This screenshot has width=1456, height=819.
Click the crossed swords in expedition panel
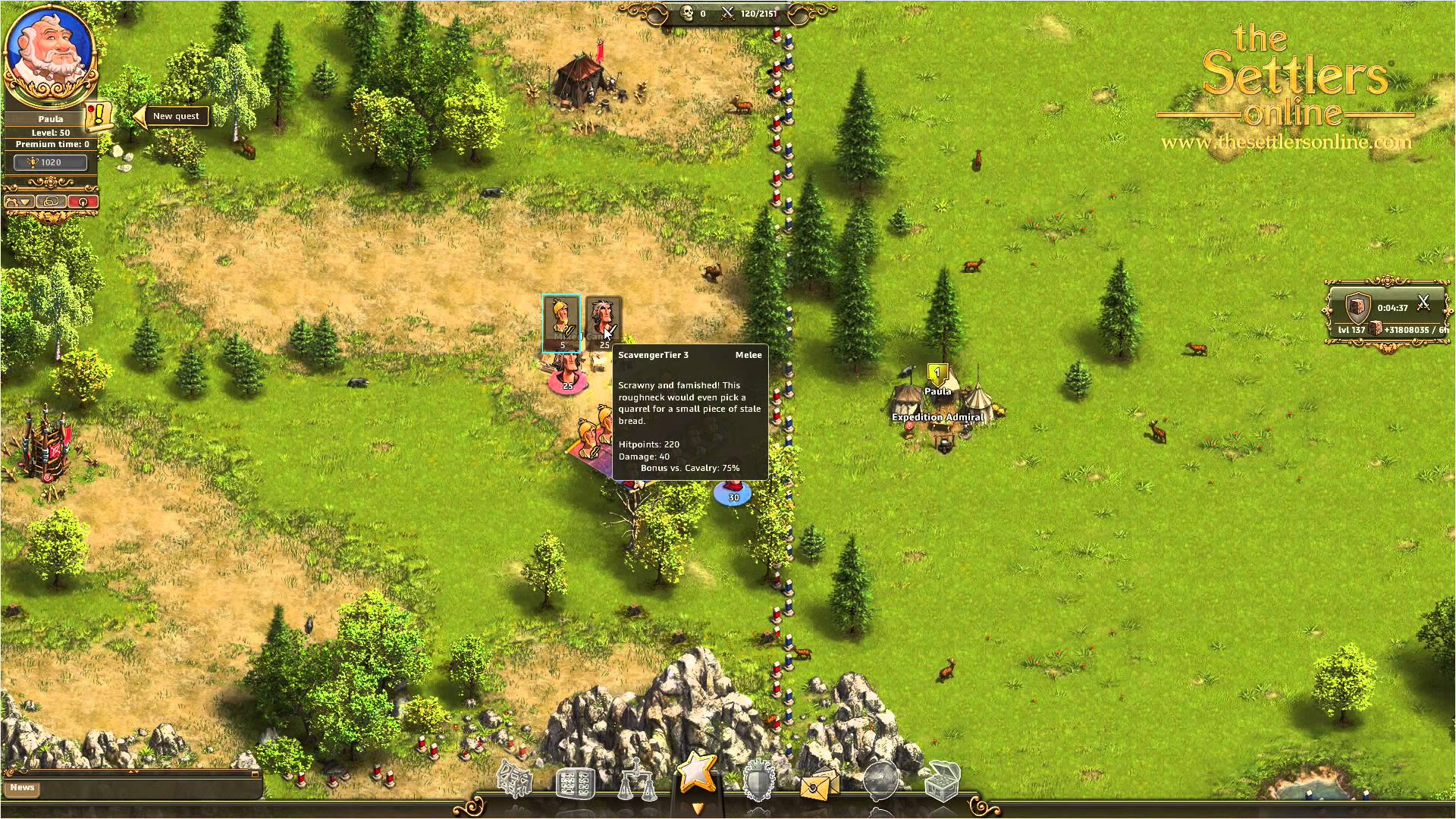(1423, 303)
